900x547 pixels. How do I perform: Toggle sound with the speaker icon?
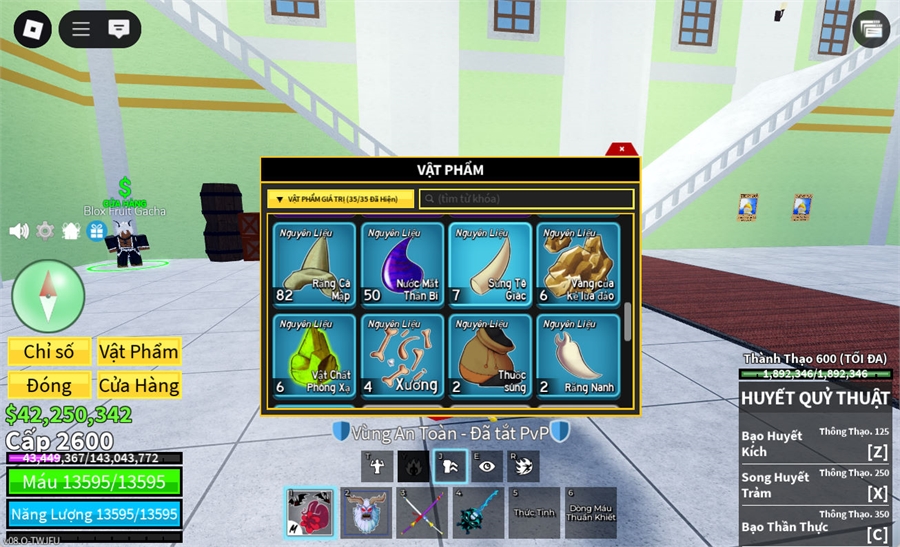18,231
